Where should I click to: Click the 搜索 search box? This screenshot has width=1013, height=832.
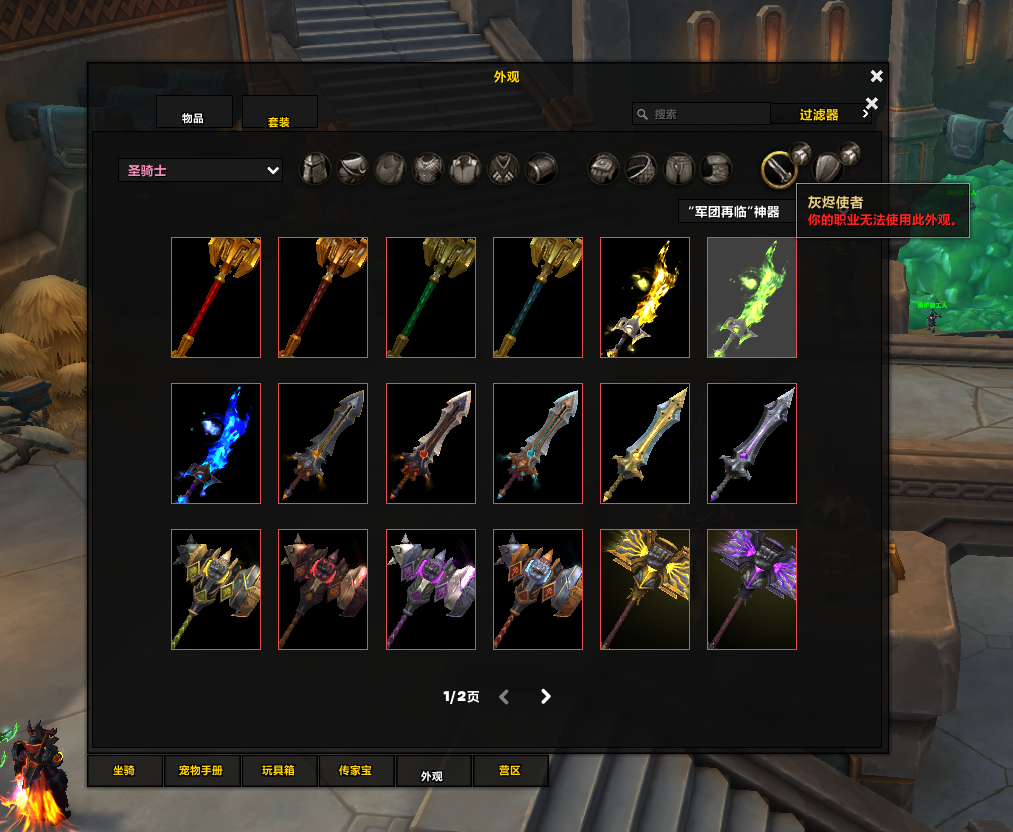pyautogui.click(x=700, y=114)
